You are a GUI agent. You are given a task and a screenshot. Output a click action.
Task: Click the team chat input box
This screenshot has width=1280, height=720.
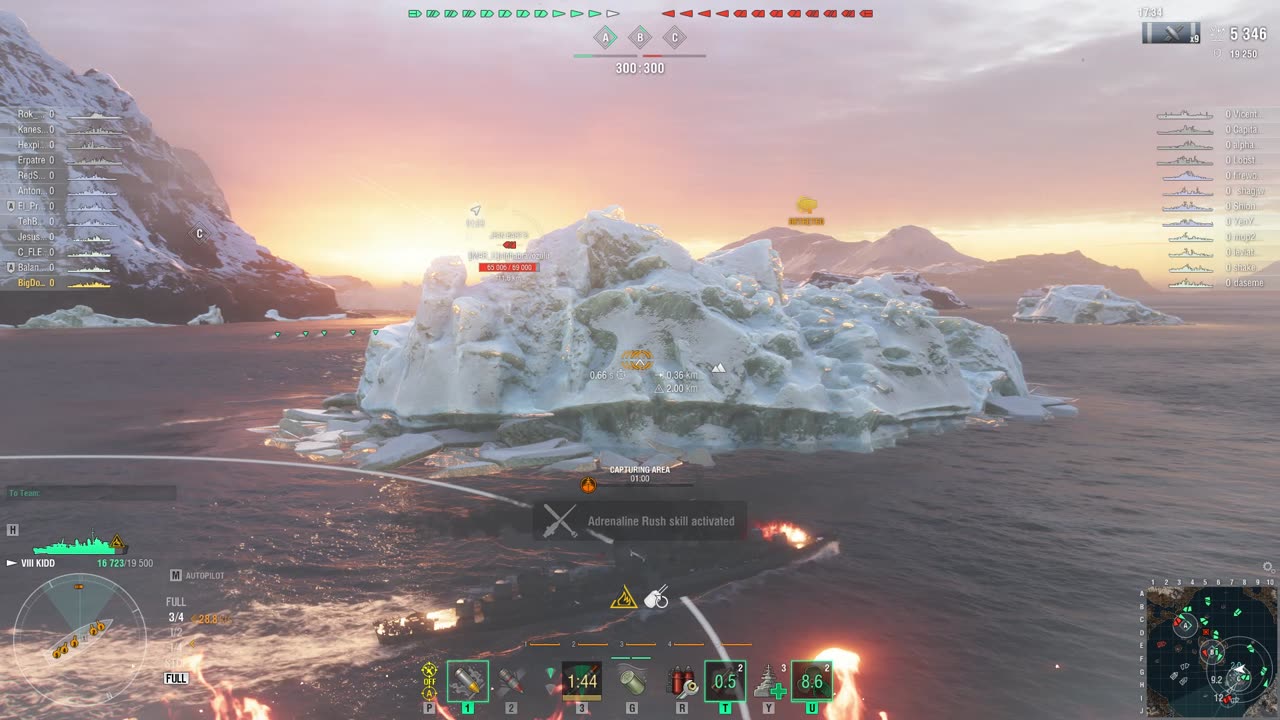pyautogui.click(x=92, y=493)
